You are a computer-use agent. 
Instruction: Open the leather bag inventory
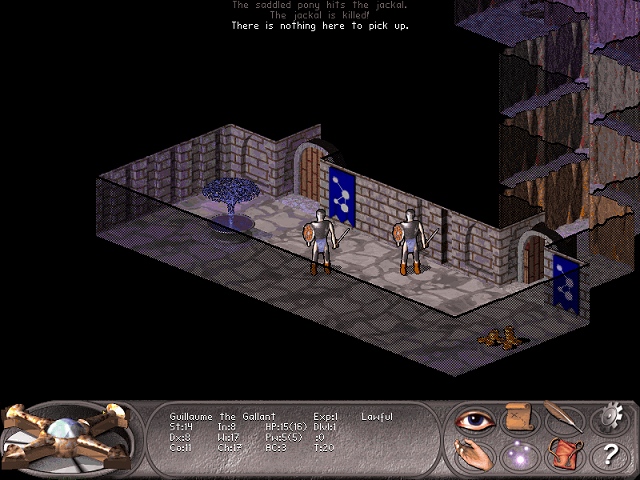pyautogui.click(x=563, y=455)
